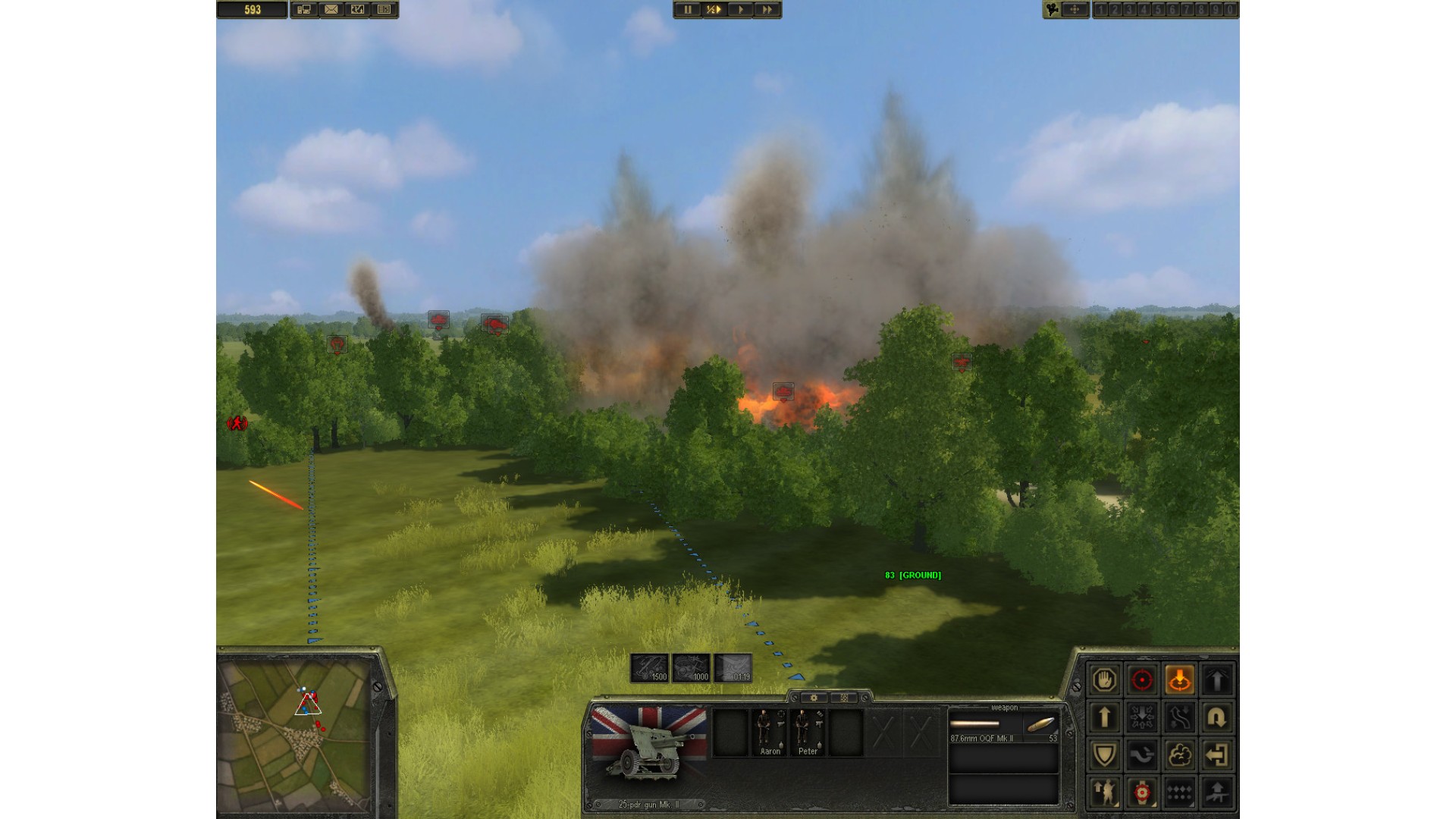
Task: Activate the stop hand command
Action: 1104,679
